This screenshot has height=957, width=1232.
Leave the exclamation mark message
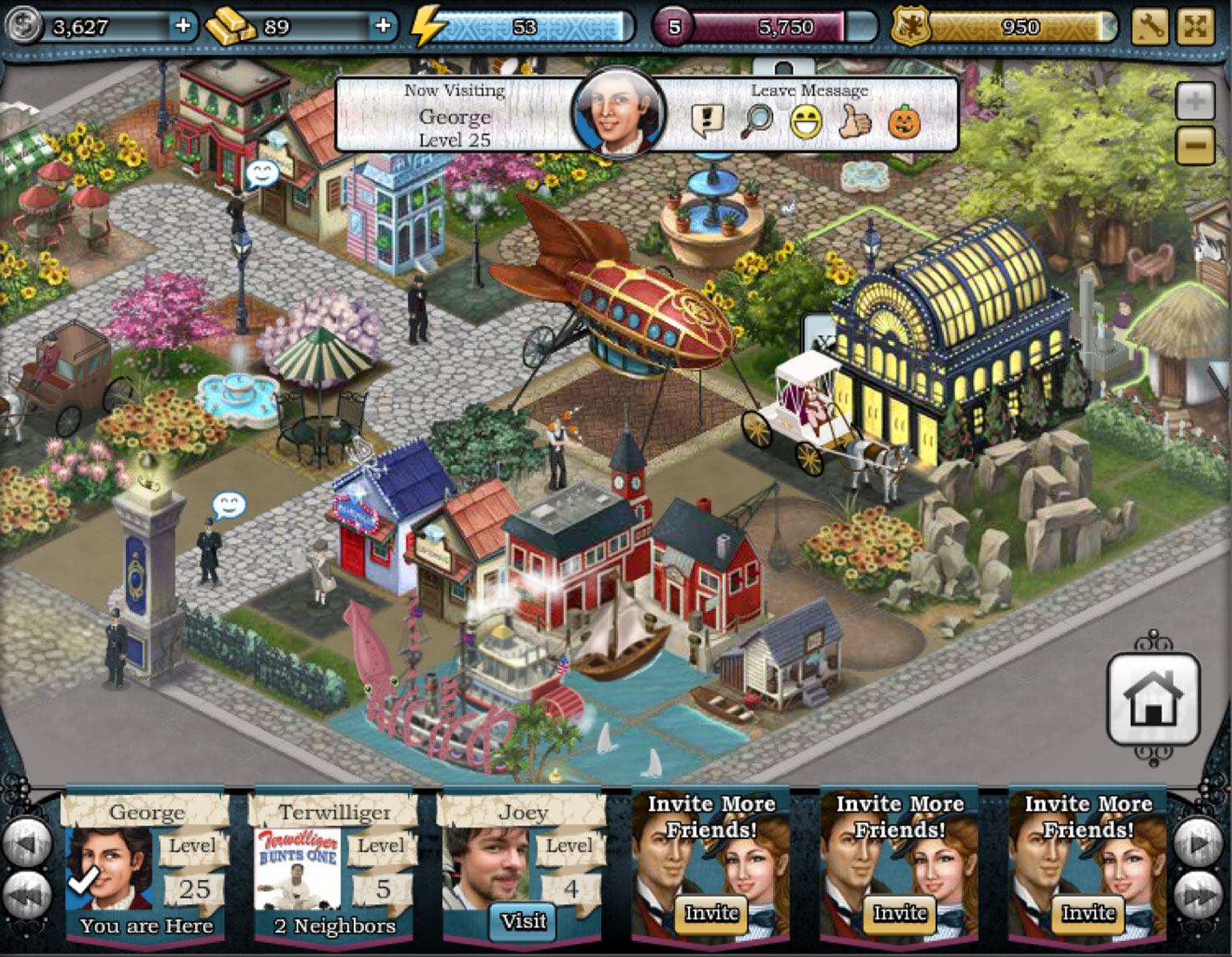[707, 121]
